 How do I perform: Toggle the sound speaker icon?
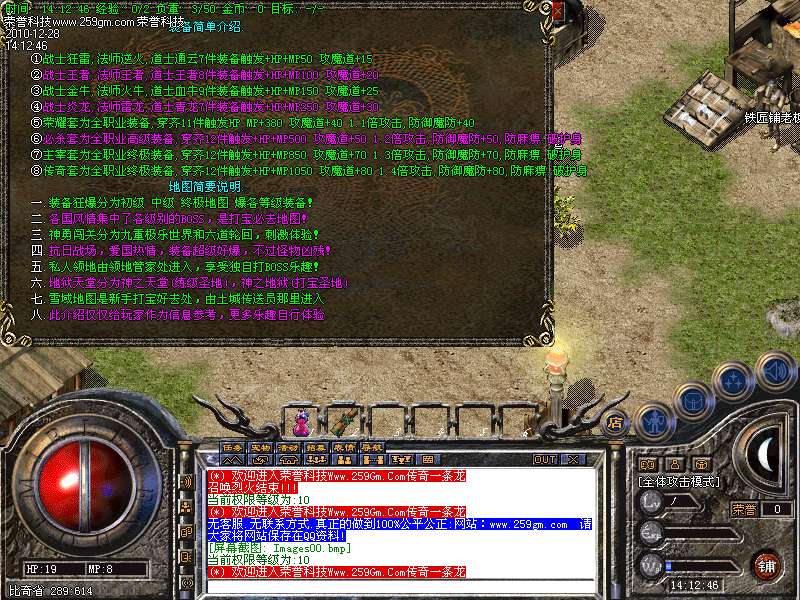pos(775,370)
